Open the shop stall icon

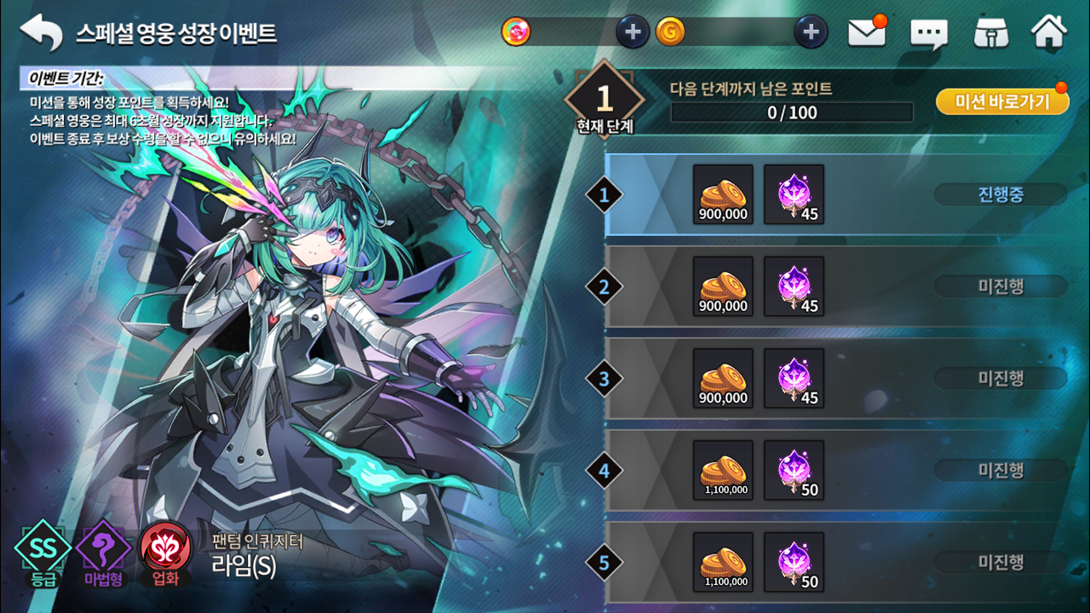[x=990, y=33]
